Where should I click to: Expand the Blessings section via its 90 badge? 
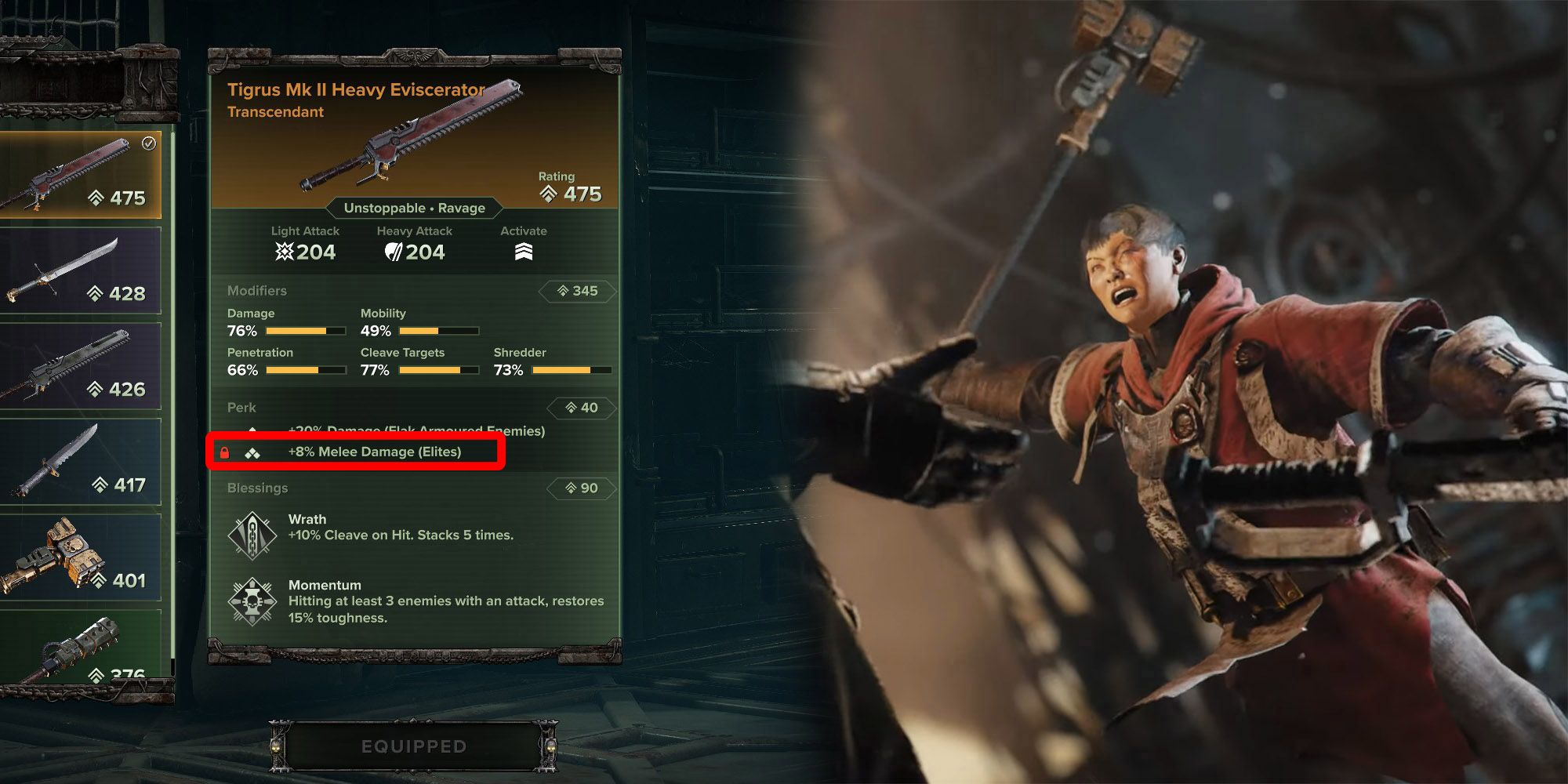point(582,488)
